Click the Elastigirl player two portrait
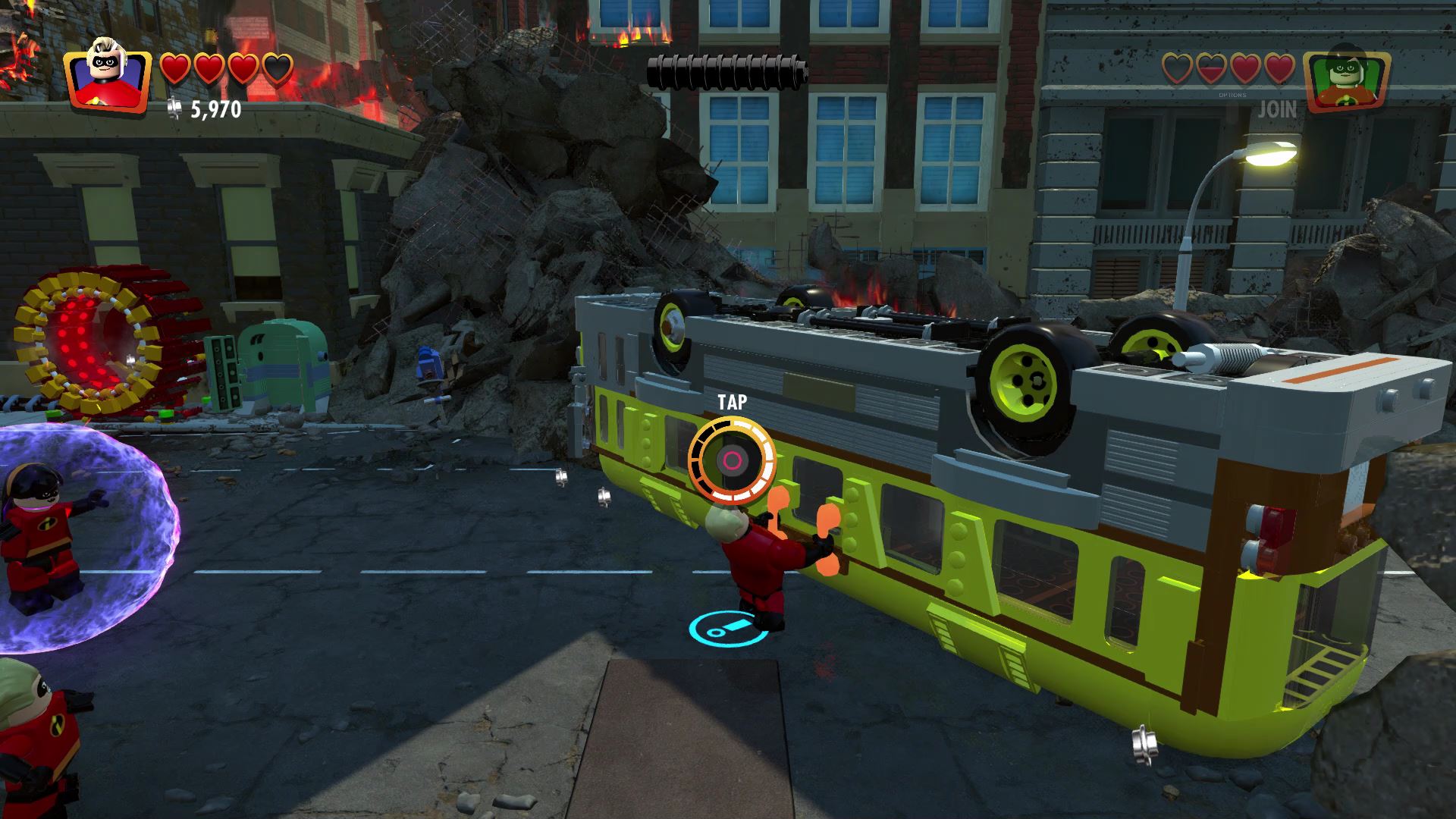This screenshot has height=819, width=1456. pyautogui.click(x=1346, y=79)
